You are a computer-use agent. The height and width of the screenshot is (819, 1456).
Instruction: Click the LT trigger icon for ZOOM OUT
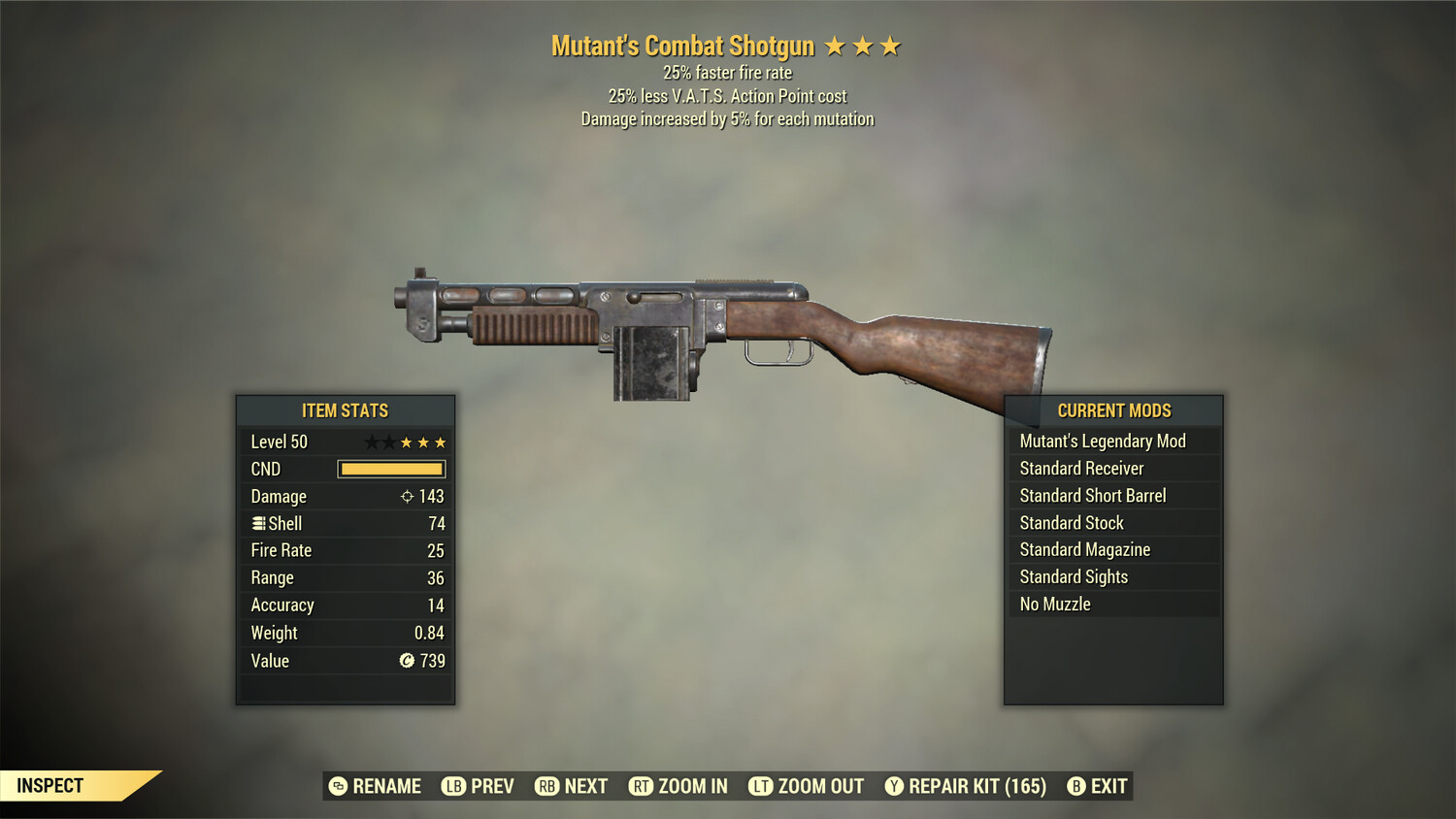coord(763,786)
